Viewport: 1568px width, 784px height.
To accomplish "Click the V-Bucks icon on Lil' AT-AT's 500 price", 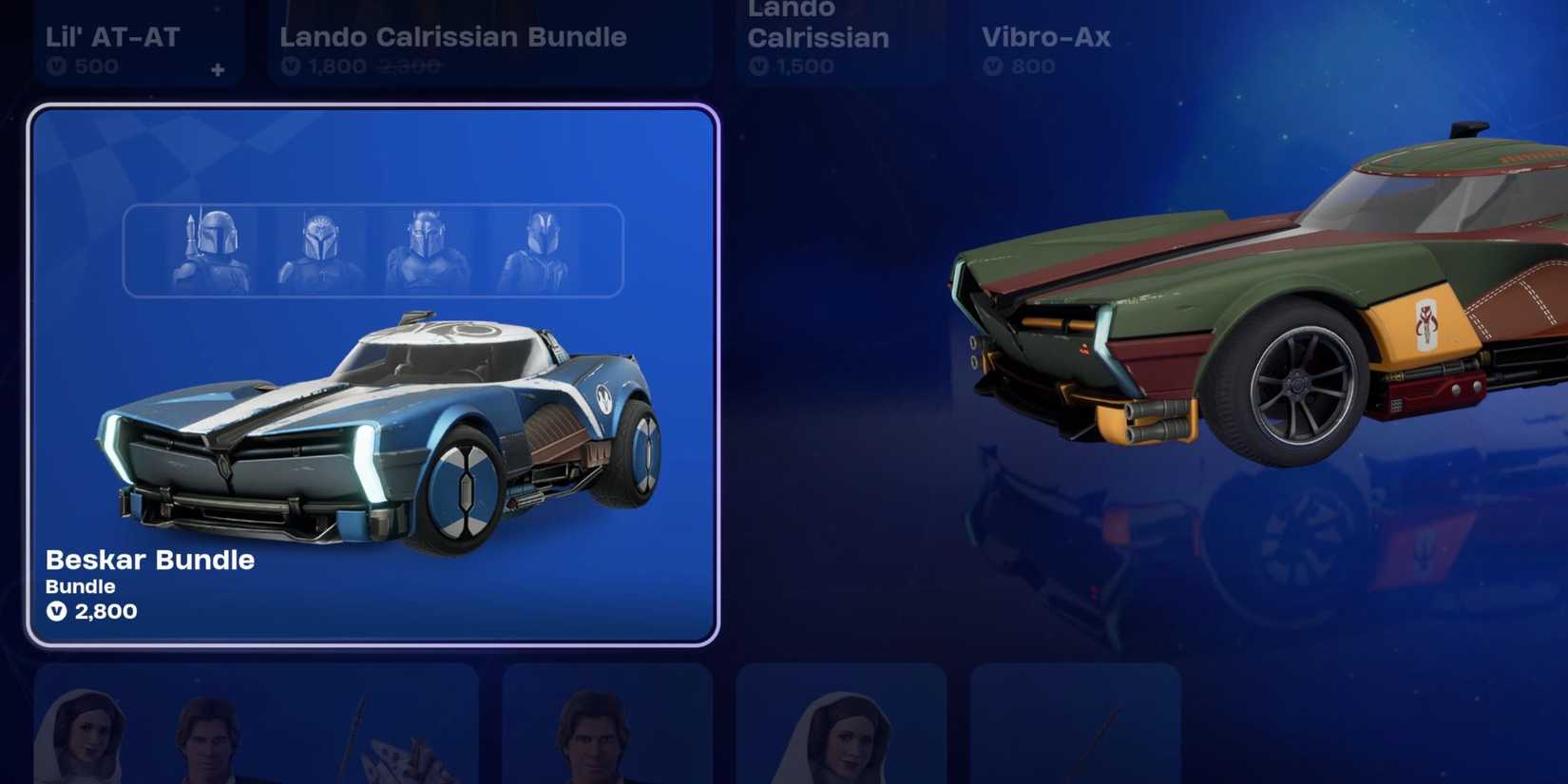I will coord(56,66).
